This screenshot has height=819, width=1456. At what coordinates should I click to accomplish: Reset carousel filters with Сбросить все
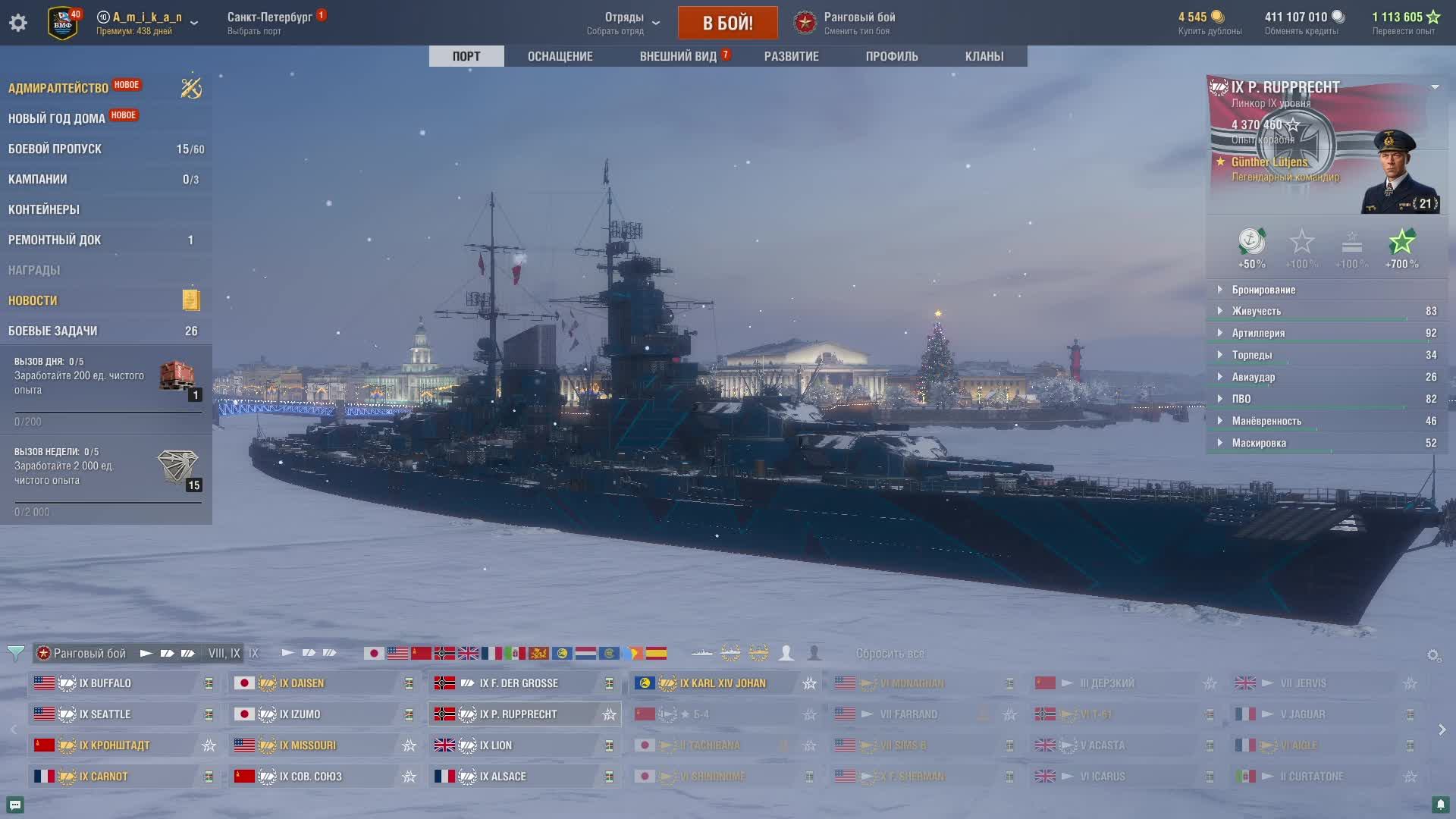890,653
